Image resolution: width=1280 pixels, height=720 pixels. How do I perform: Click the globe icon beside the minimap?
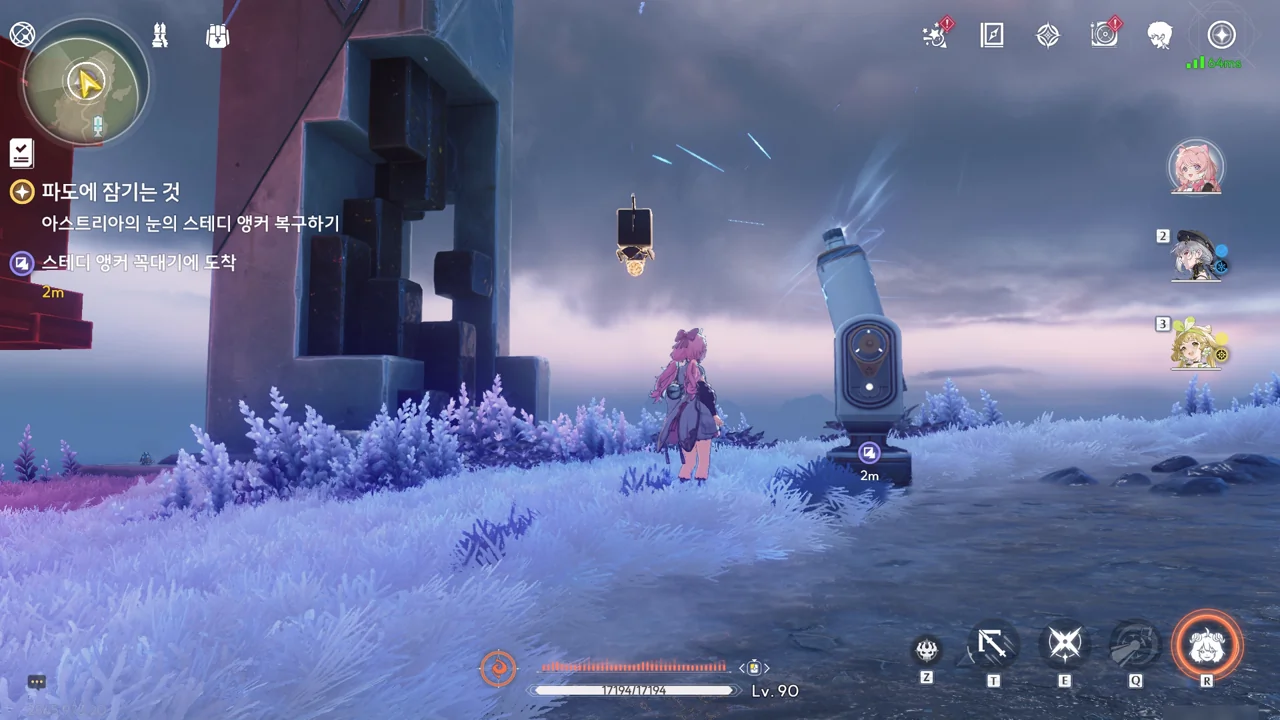coord(22,35)
